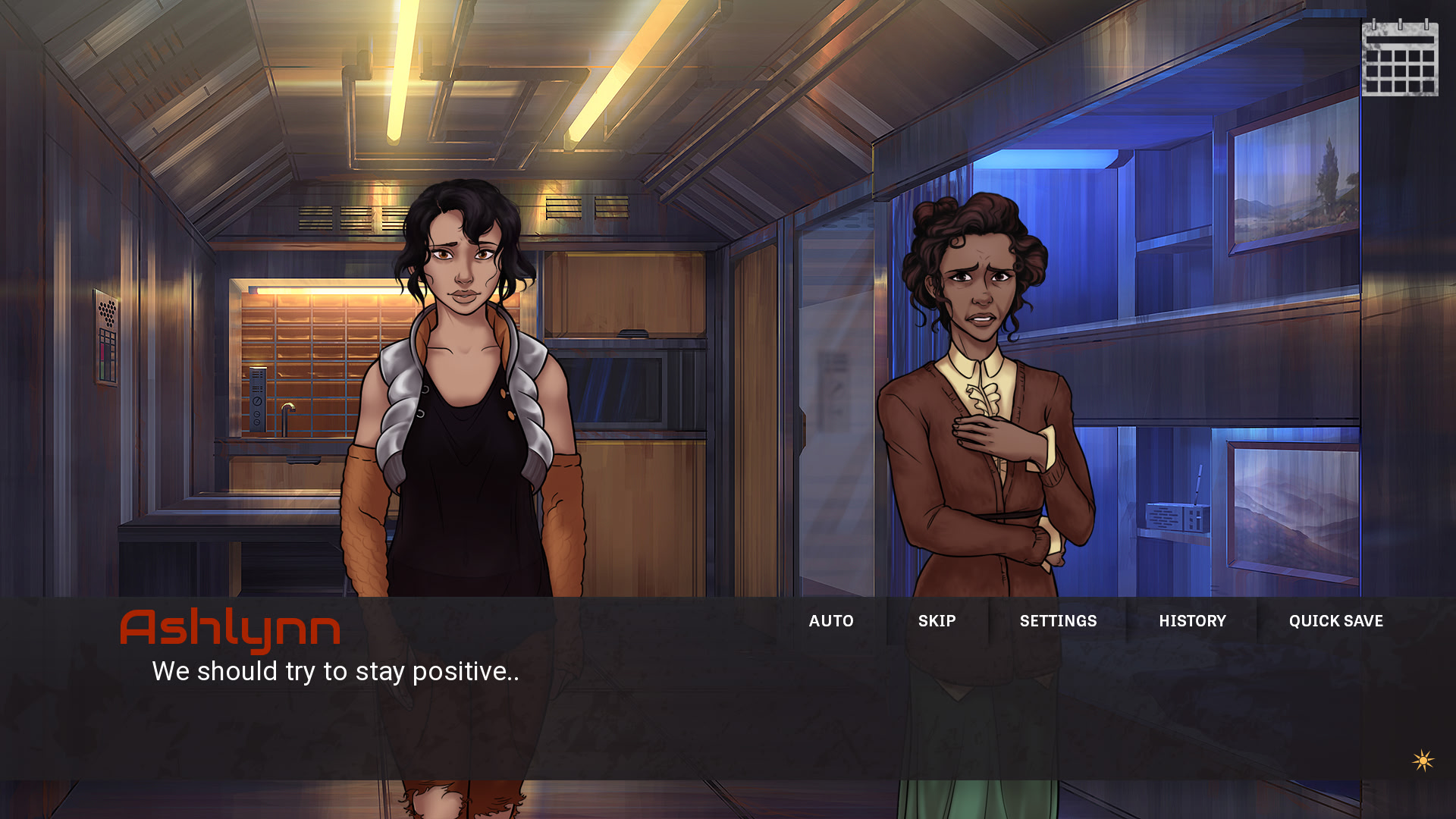Show the dialogue History

tap(1192, 621)
